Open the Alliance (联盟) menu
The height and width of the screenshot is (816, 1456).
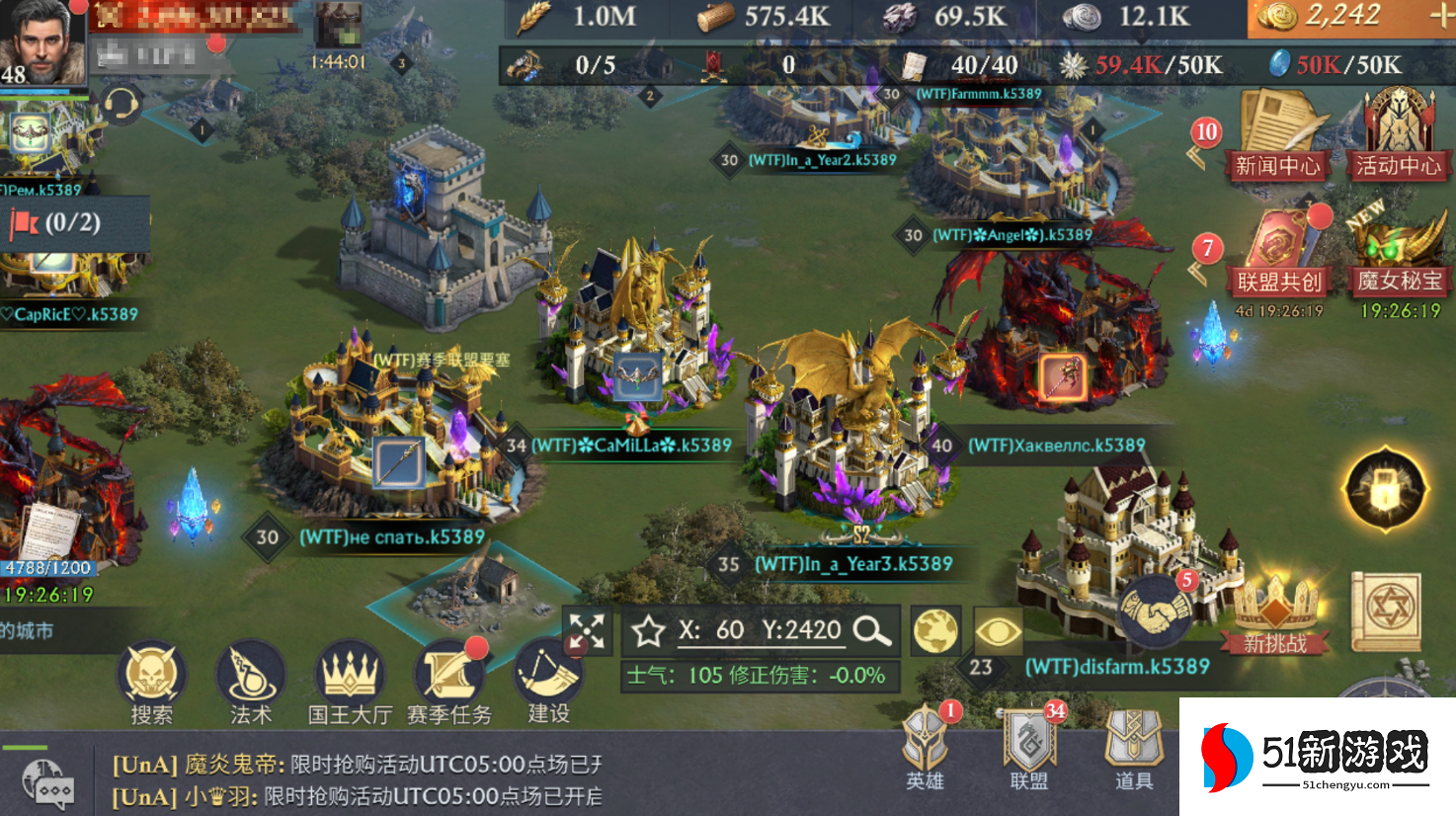[1029, 748]
